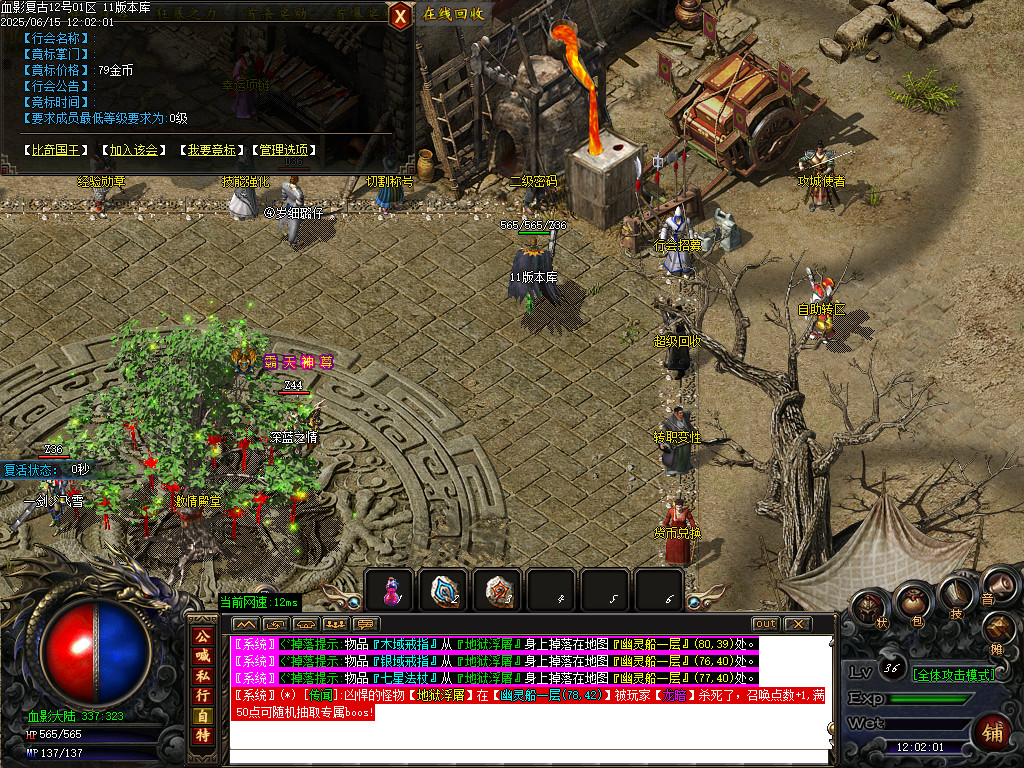This screenshot has width=1024, height=768.
Task: Open the shop with the red 铺 button
Action: coord(993,732)
